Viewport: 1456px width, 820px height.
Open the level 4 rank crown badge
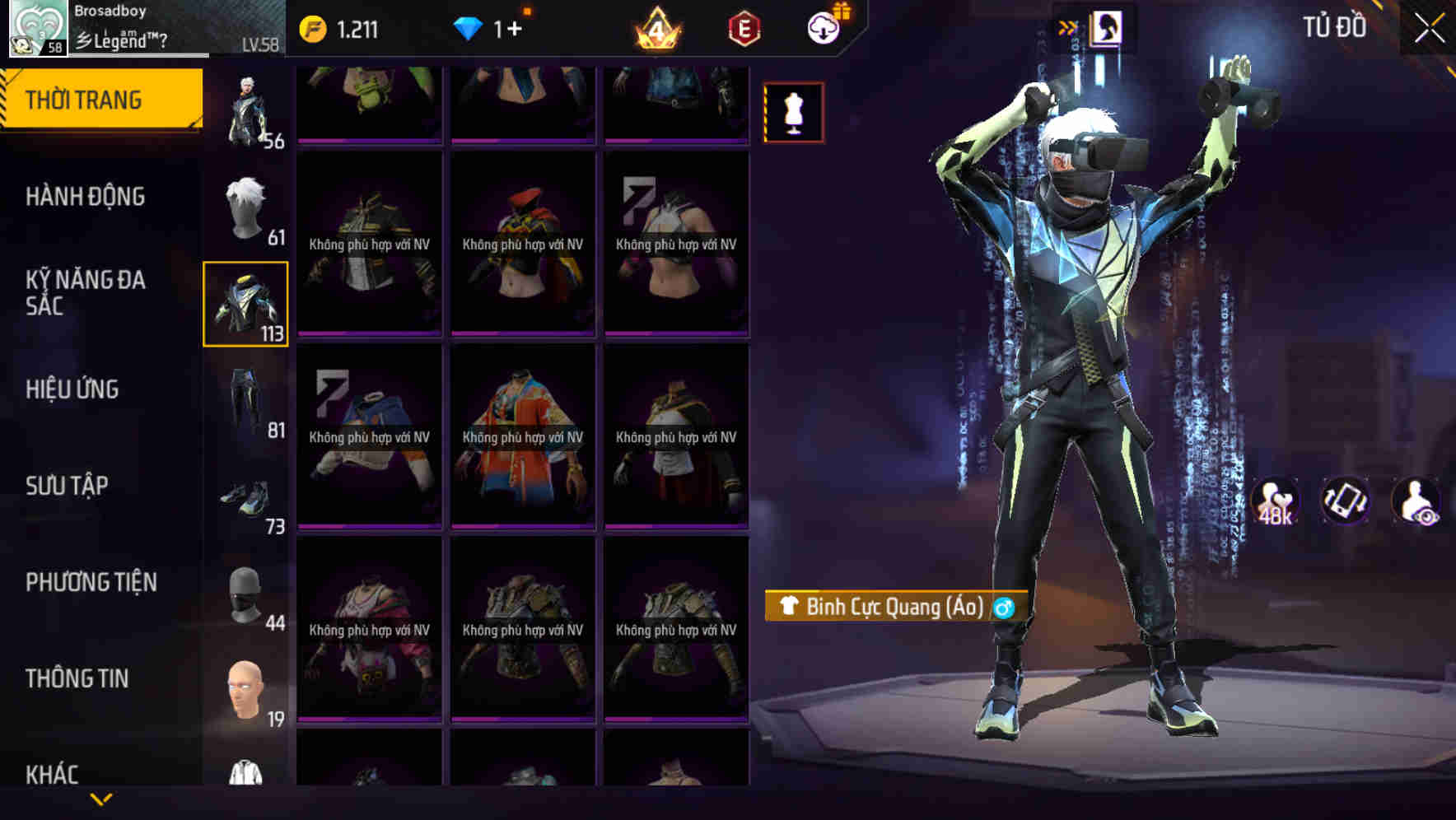[x=655, y=27]
